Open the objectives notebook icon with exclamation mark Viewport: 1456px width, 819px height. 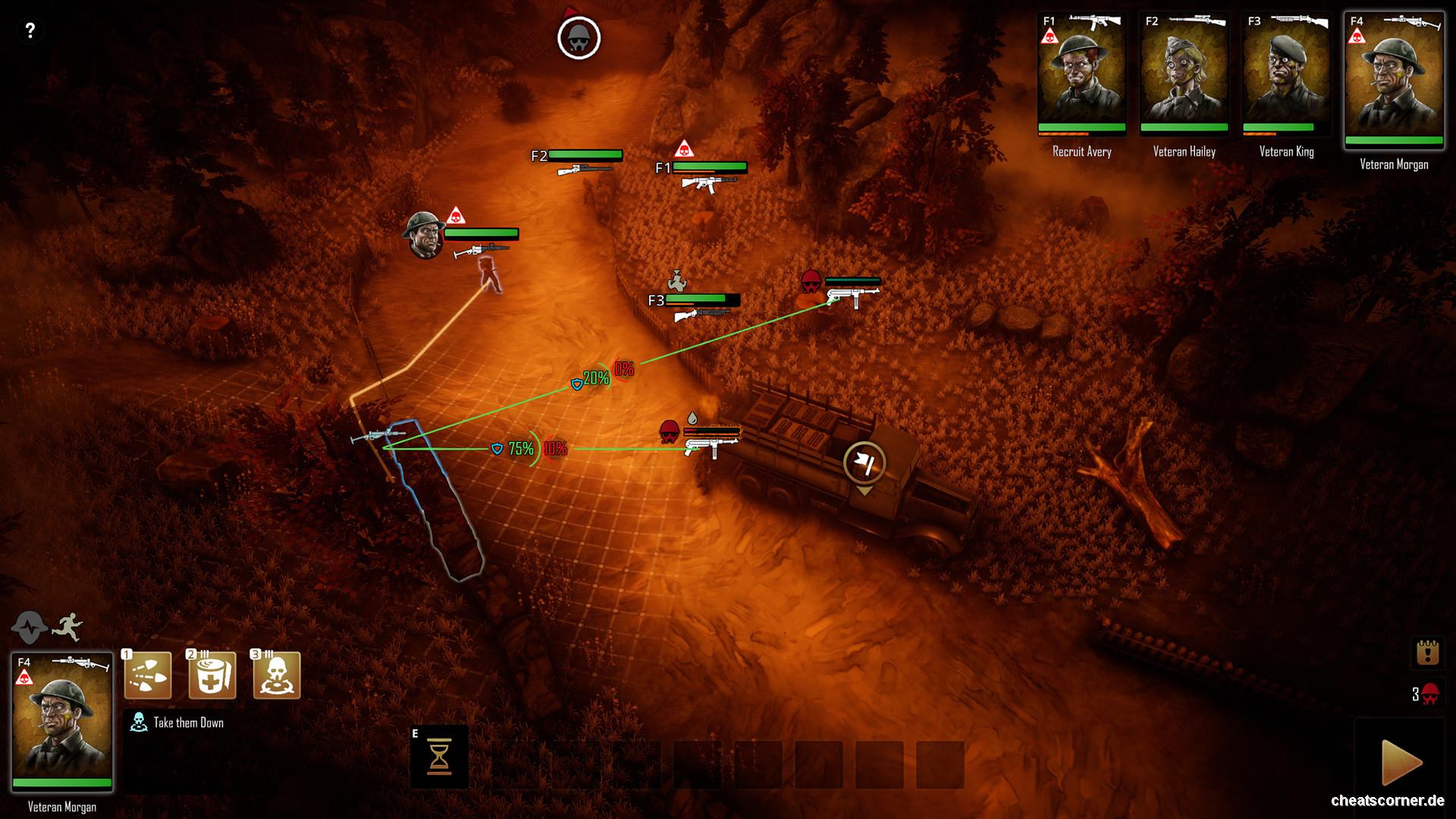[1428, 652]
